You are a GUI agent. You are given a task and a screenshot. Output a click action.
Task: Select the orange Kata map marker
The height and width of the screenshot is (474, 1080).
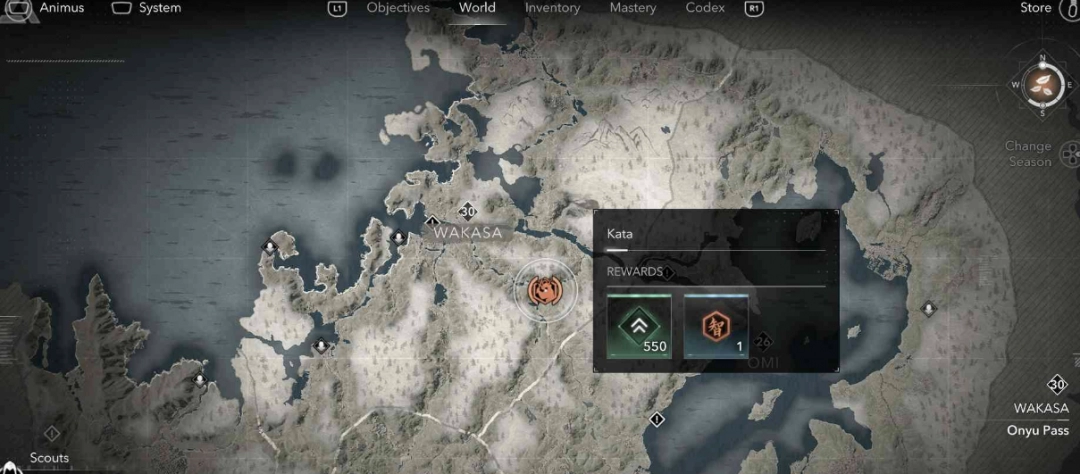coord(545,290)
